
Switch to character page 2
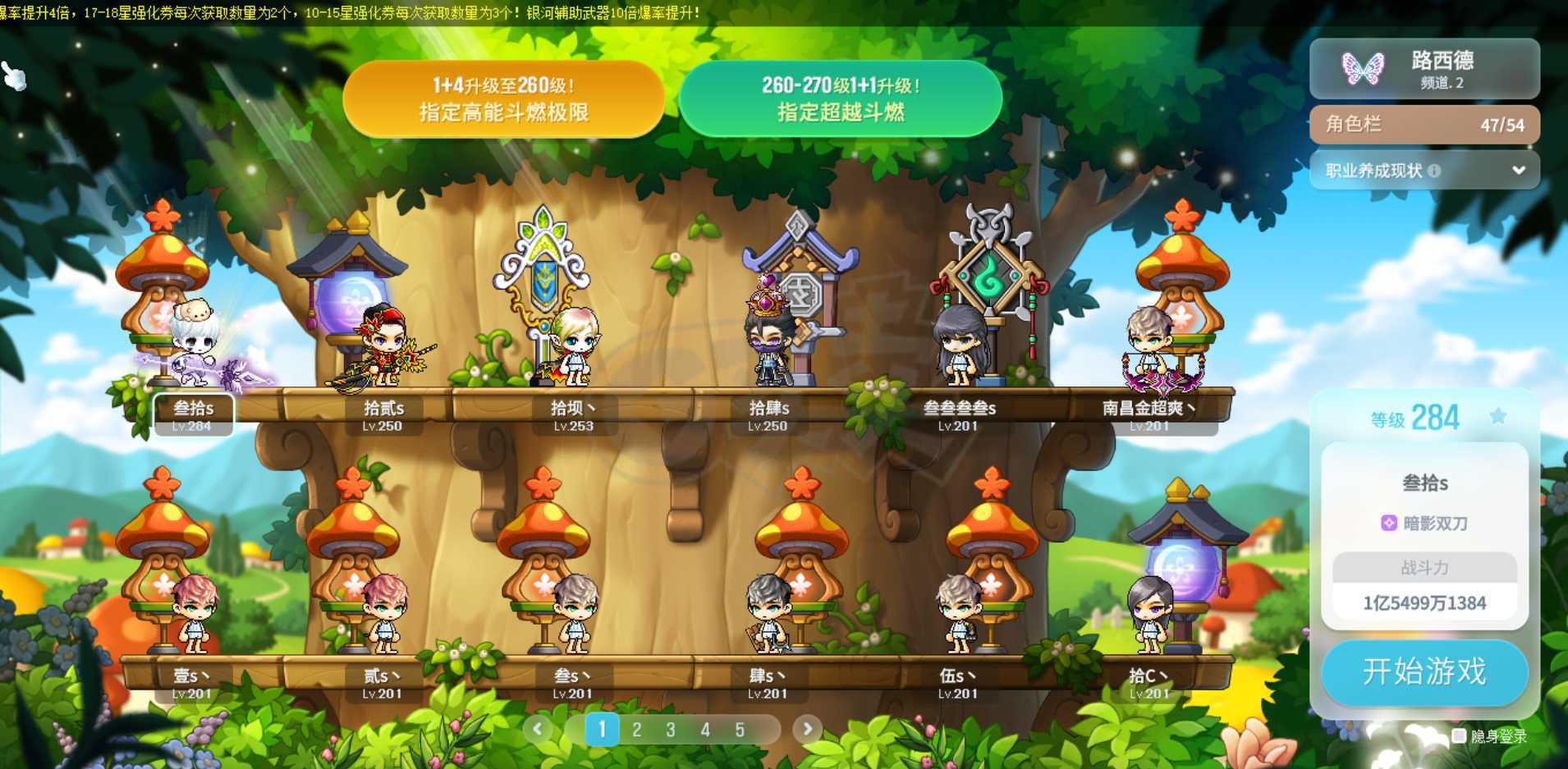636,730
